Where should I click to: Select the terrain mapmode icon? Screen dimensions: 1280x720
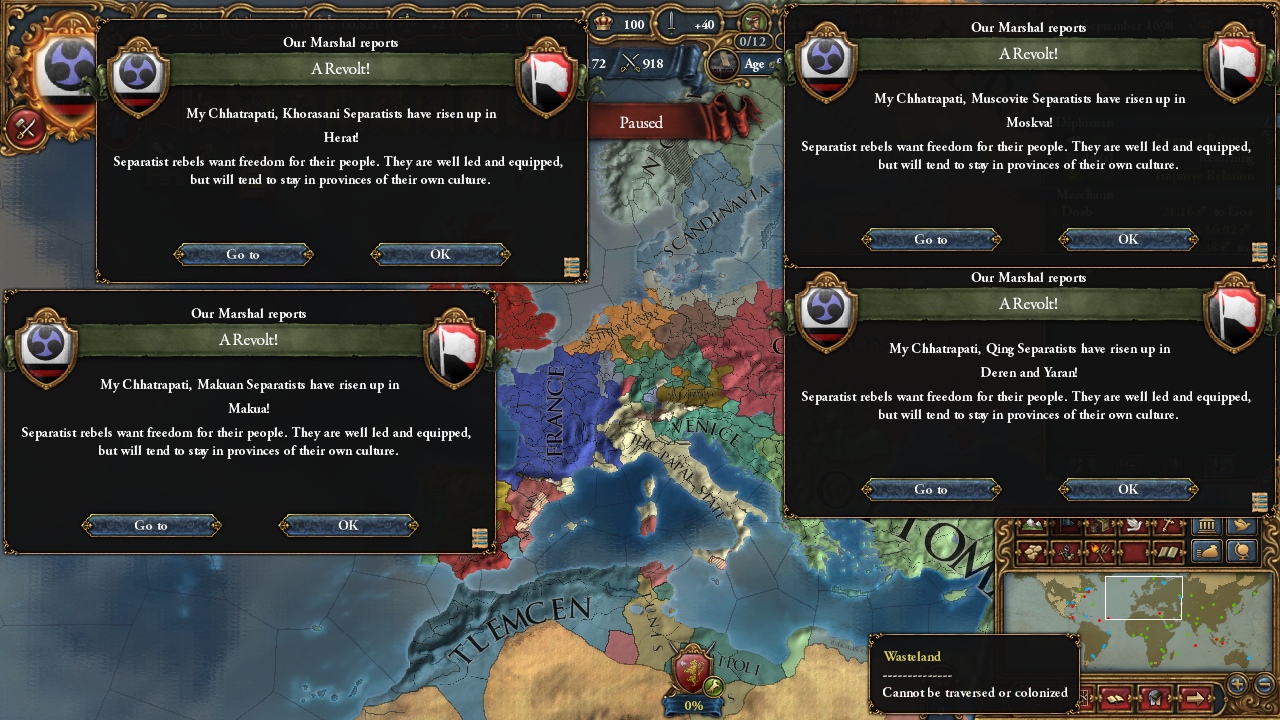click(x=1031, y=524)
